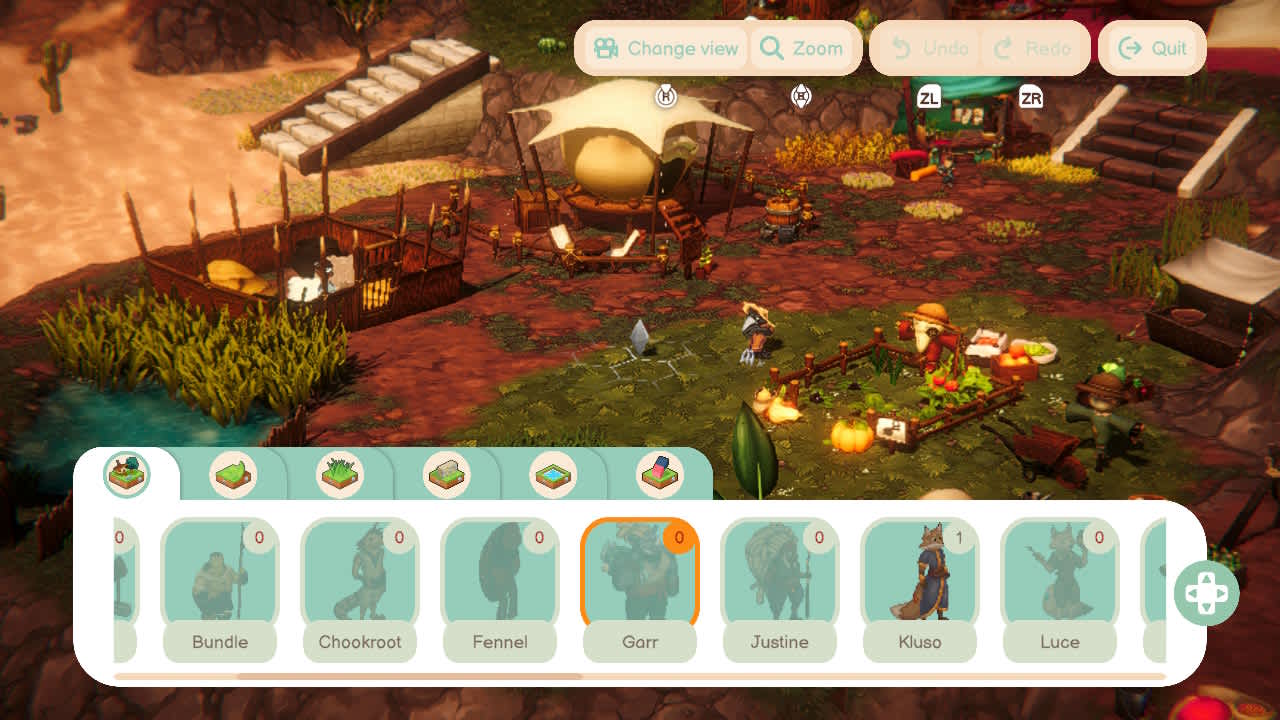Switch to the characters tab

(x=125, y=474)
